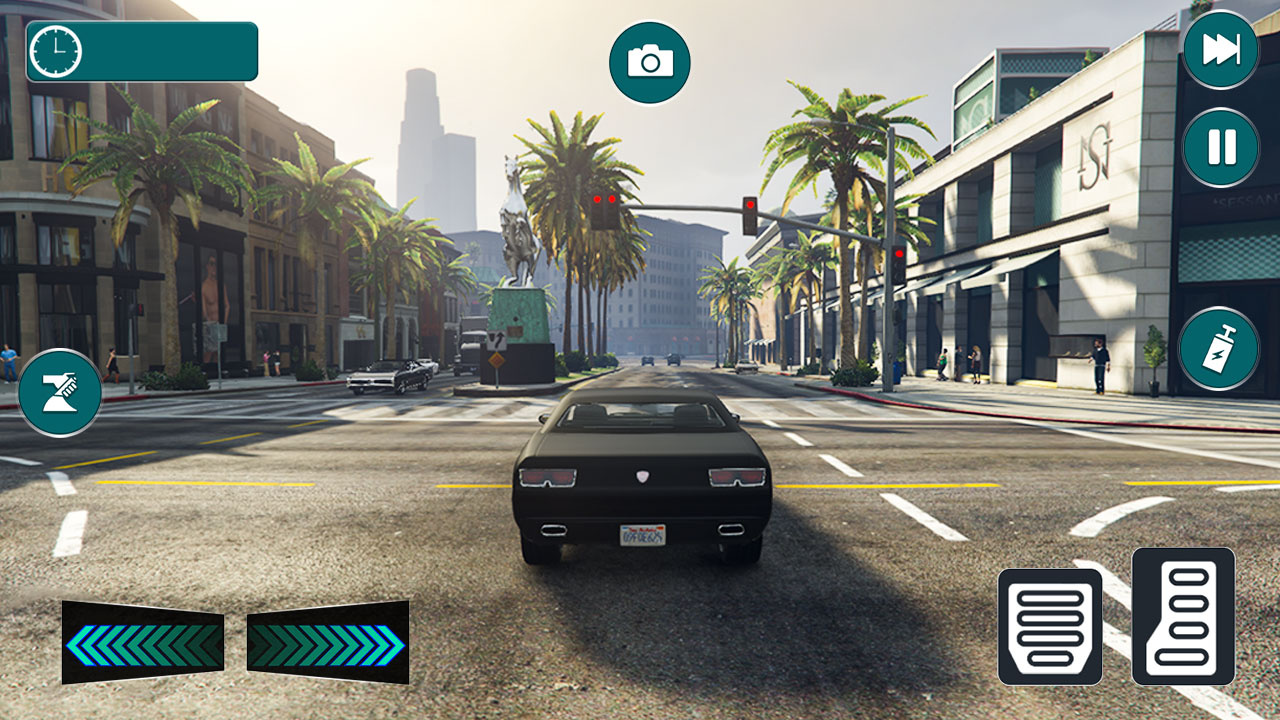The image size is (1280, 720).
Task: Toggle camera view with the photo icon
Action: pos(649,60)
